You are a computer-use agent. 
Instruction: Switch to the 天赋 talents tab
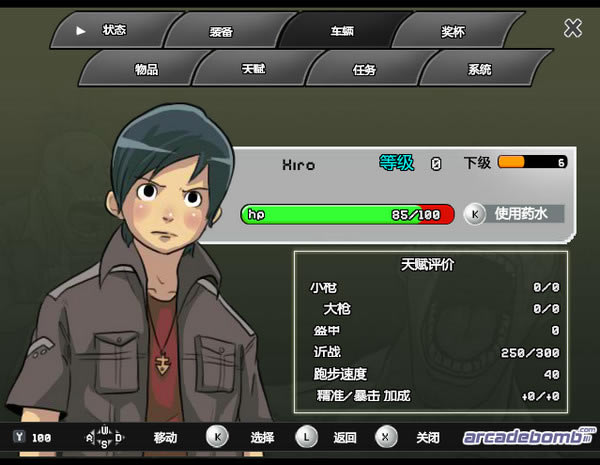tap(254, 70)
